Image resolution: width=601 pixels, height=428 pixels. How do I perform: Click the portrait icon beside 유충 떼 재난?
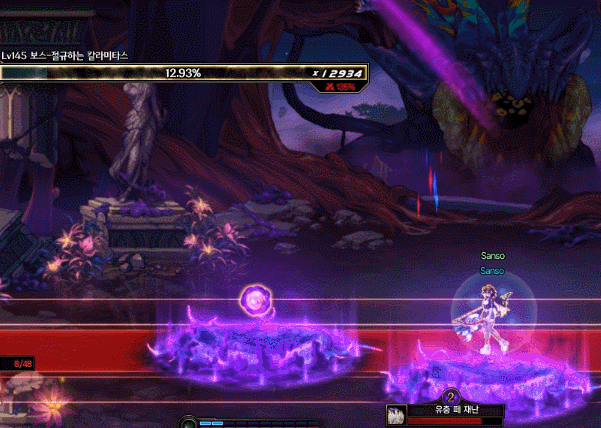point(396,414)
